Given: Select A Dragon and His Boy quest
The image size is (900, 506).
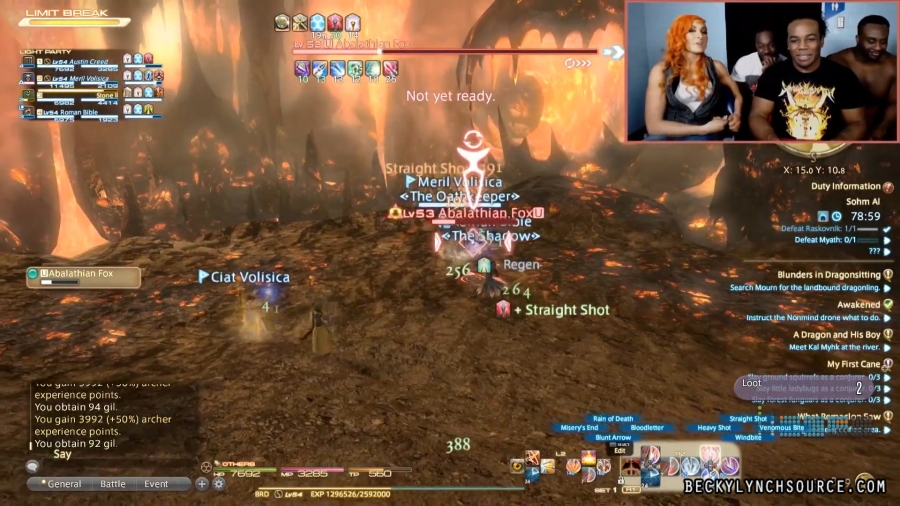Looking at the screenshot, I should point(836,335).
